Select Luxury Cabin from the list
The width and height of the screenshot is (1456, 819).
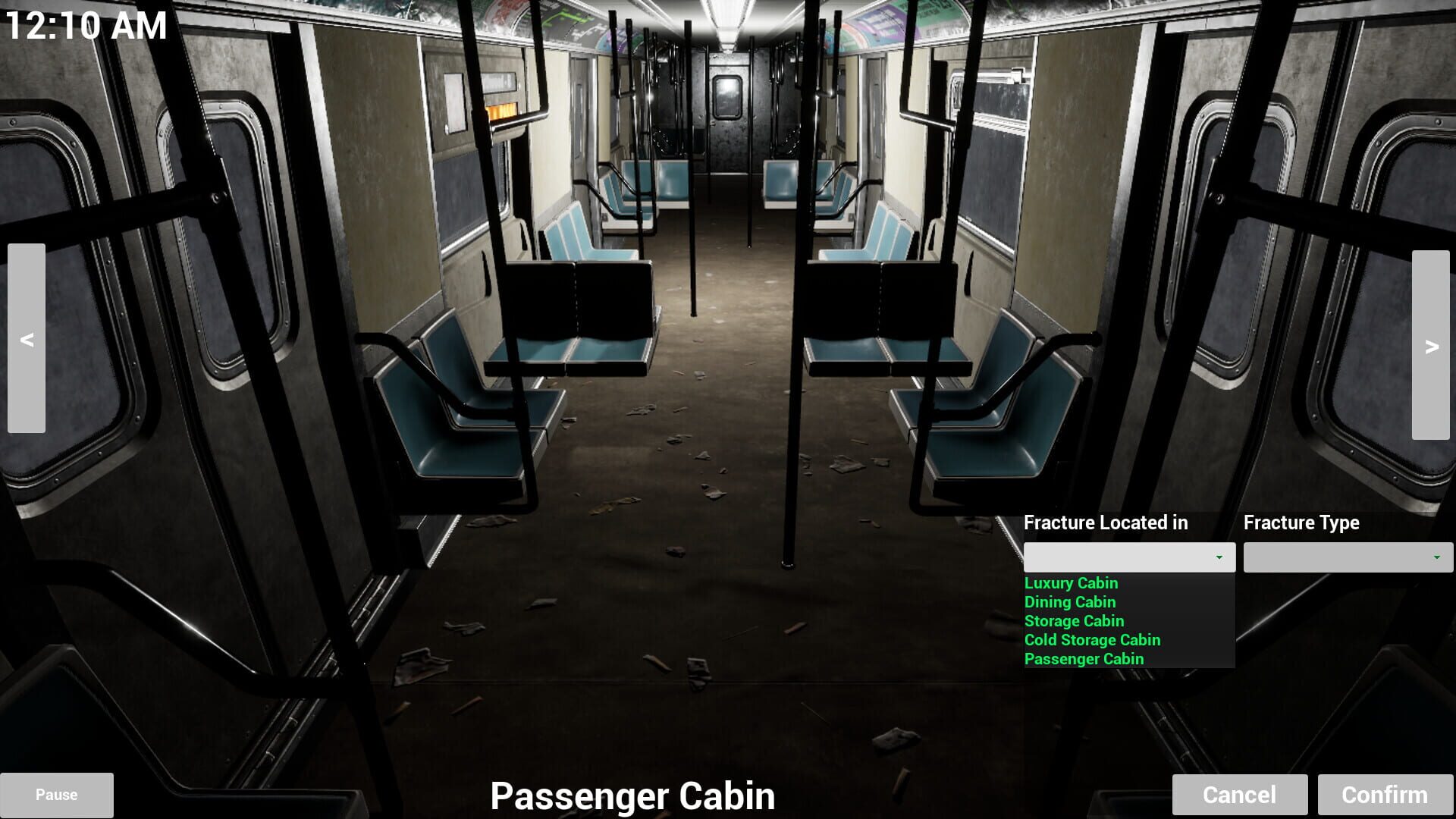[x=1071, y=583]
